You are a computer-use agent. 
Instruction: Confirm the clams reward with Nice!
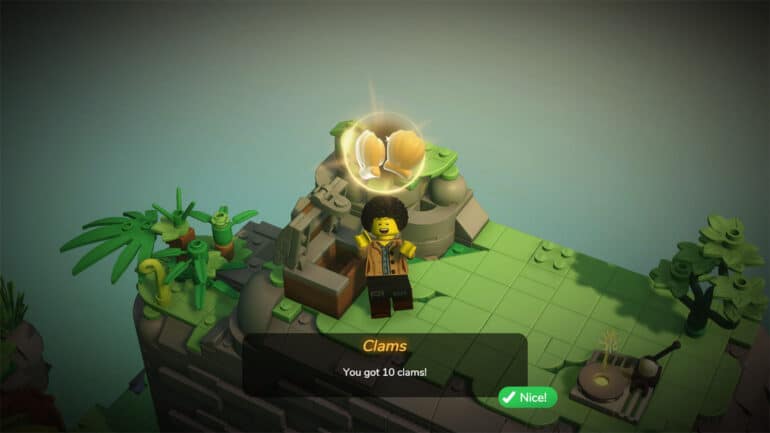(x=528, y=397)
